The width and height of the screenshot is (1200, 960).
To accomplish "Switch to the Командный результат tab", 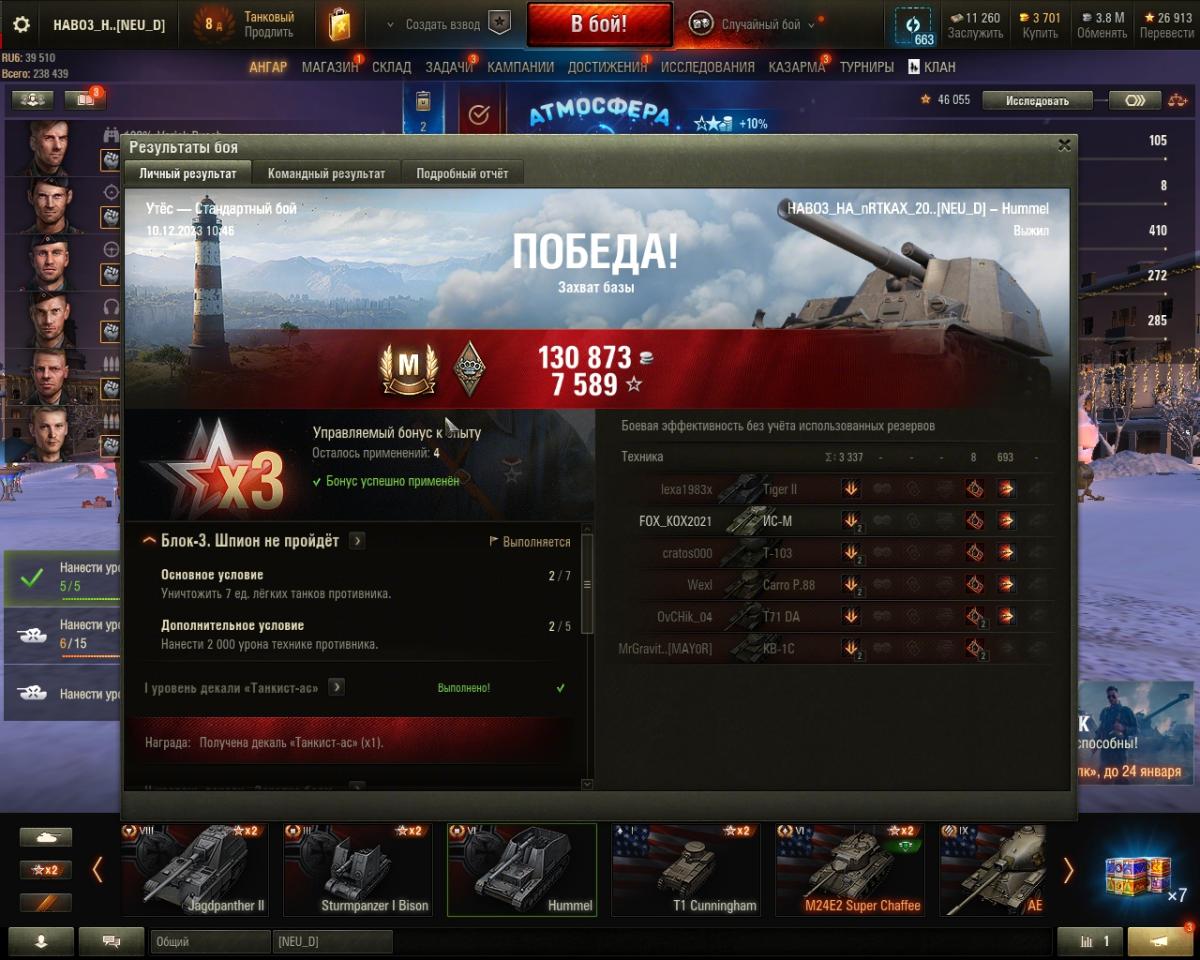I will tap(326, 174).
